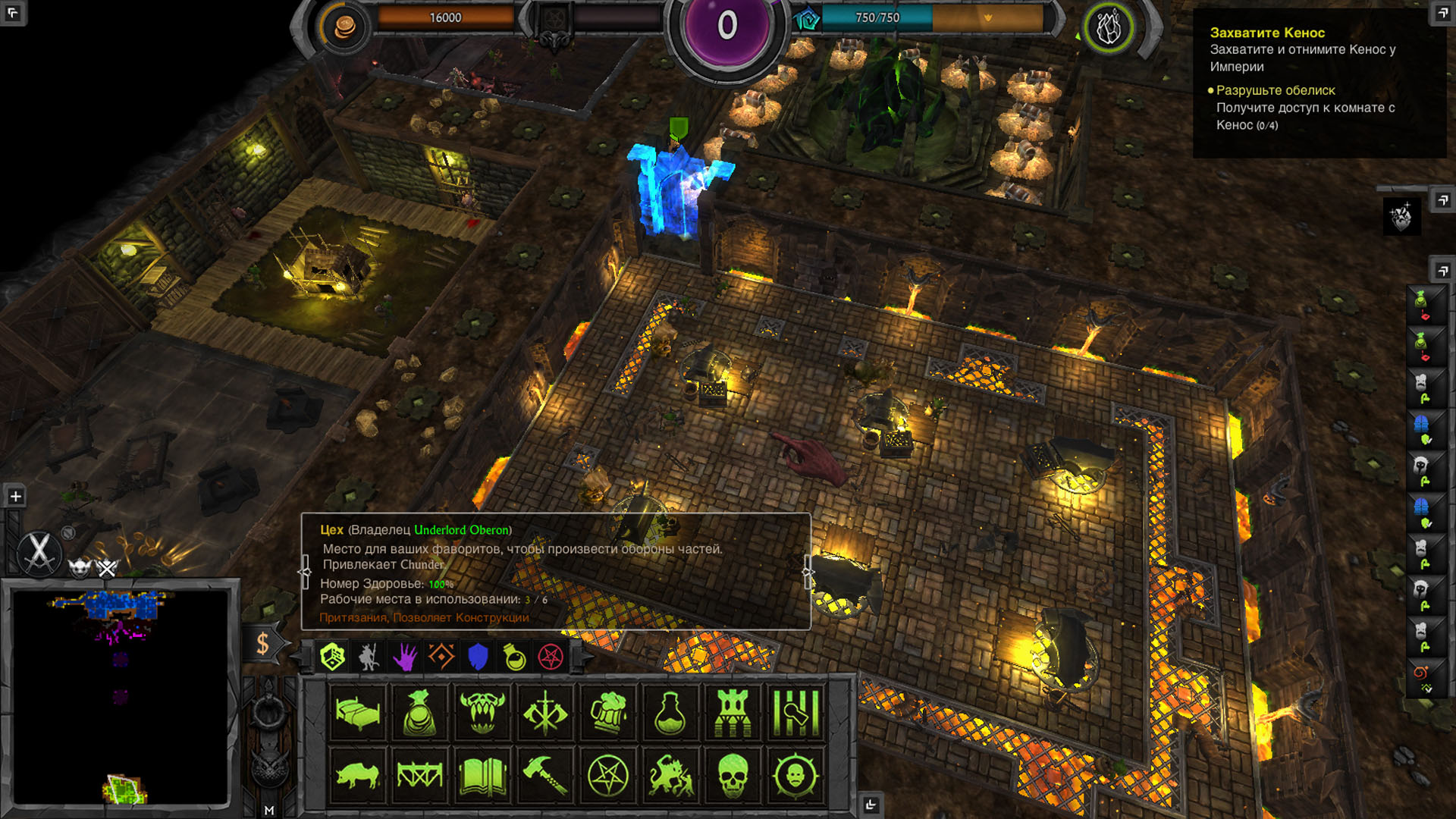
Task: Choose the potion flask Alchemy room
Action: tap(670, 712)
